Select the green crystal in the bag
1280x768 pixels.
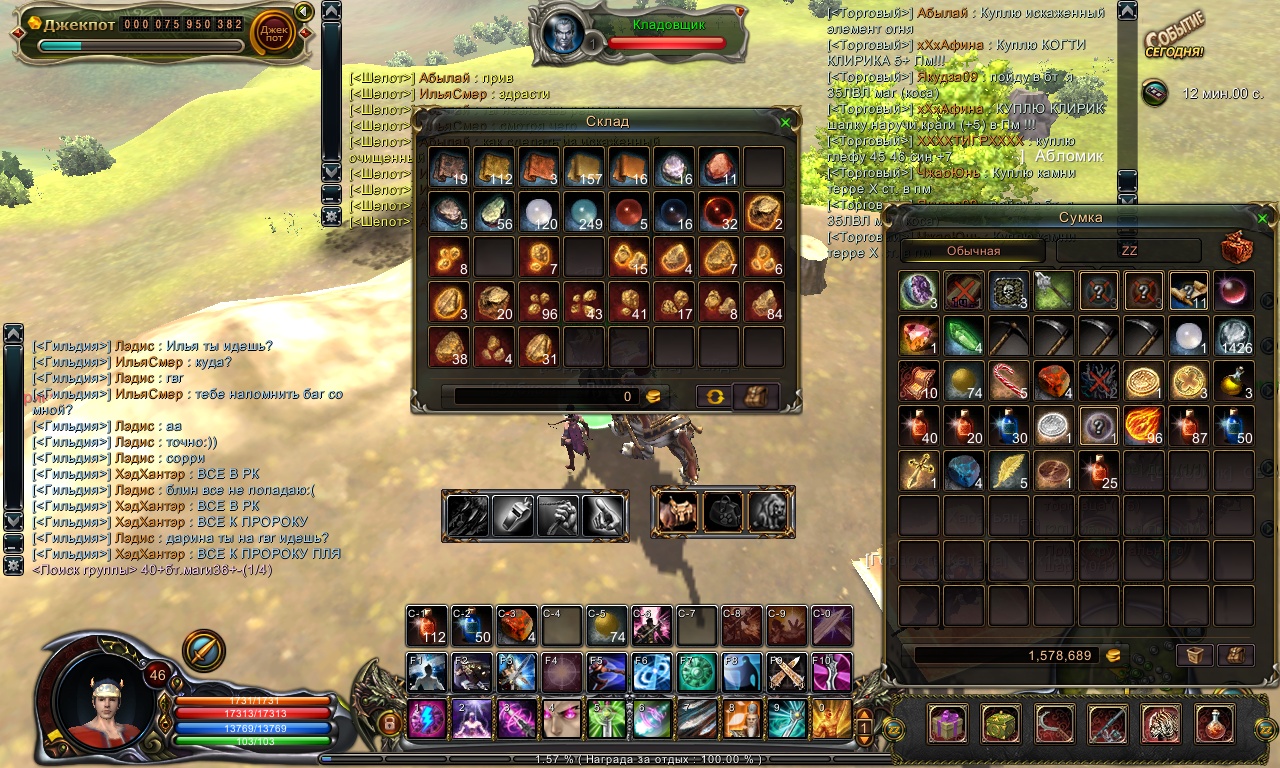click(x=963, y=335)
